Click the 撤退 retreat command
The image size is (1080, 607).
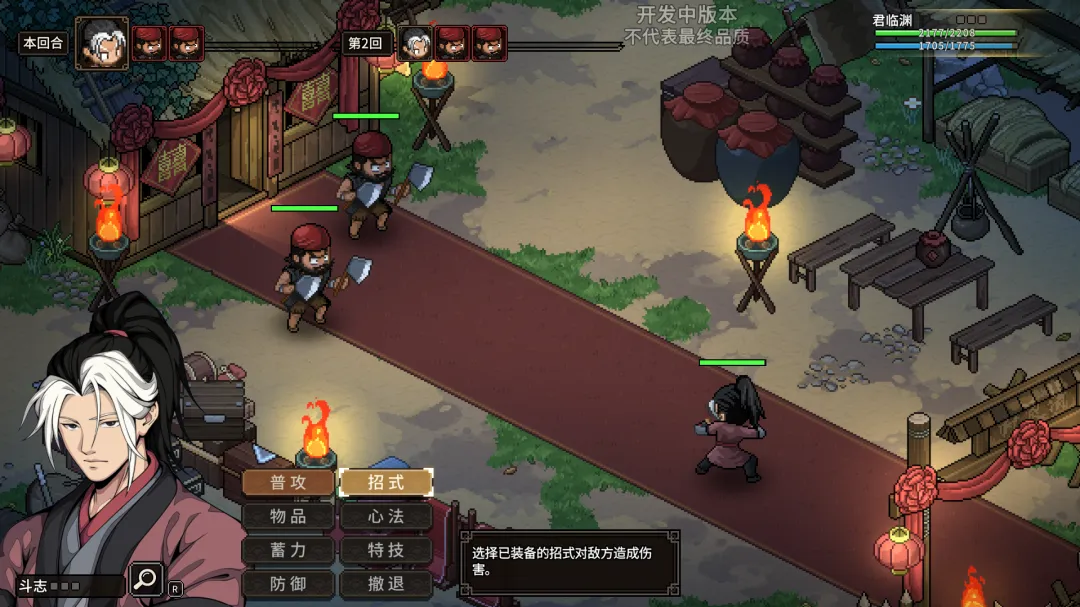click(x=386, y=584)
